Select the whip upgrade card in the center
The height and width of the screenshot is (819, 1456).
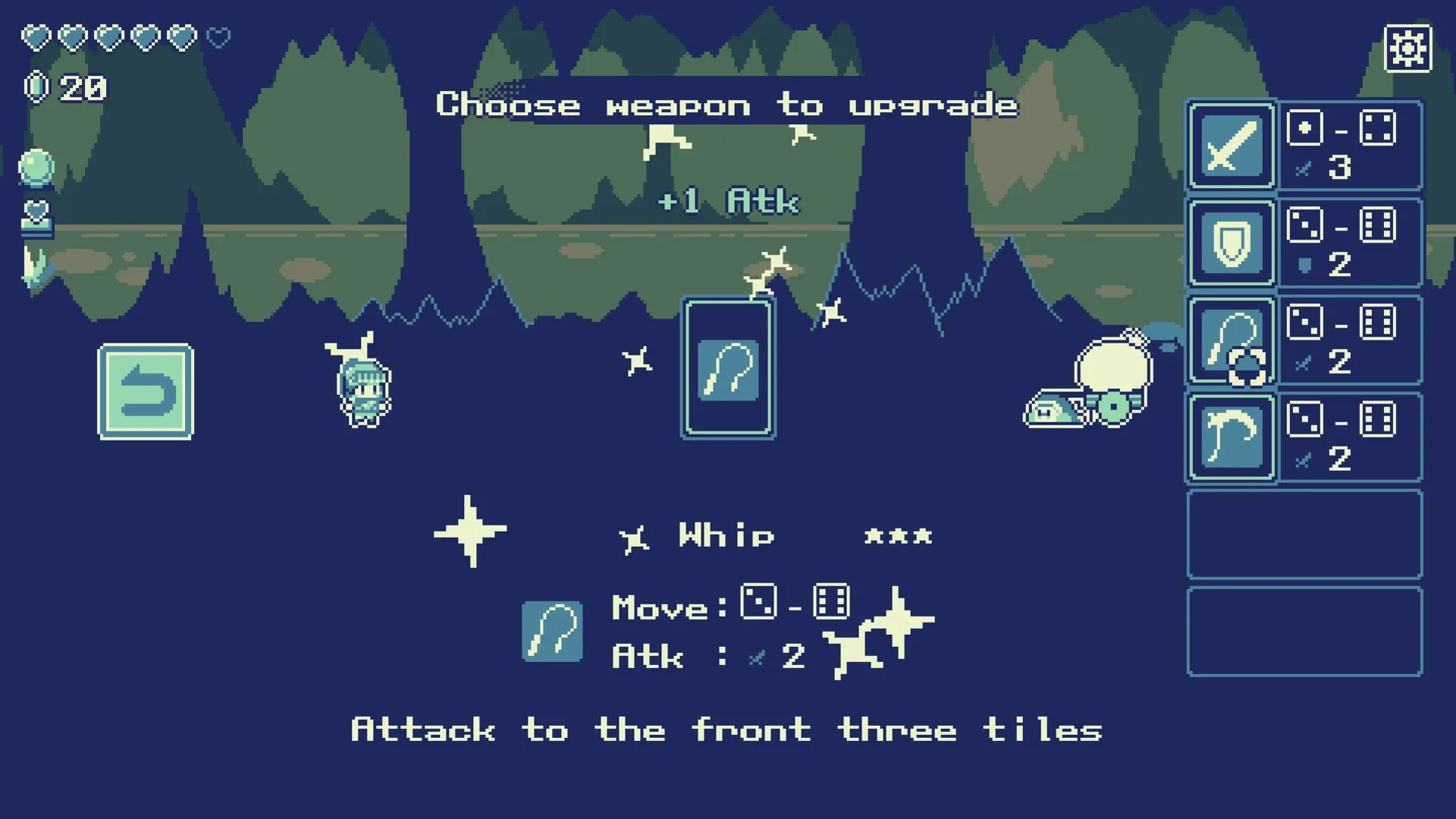coord(729,368)
